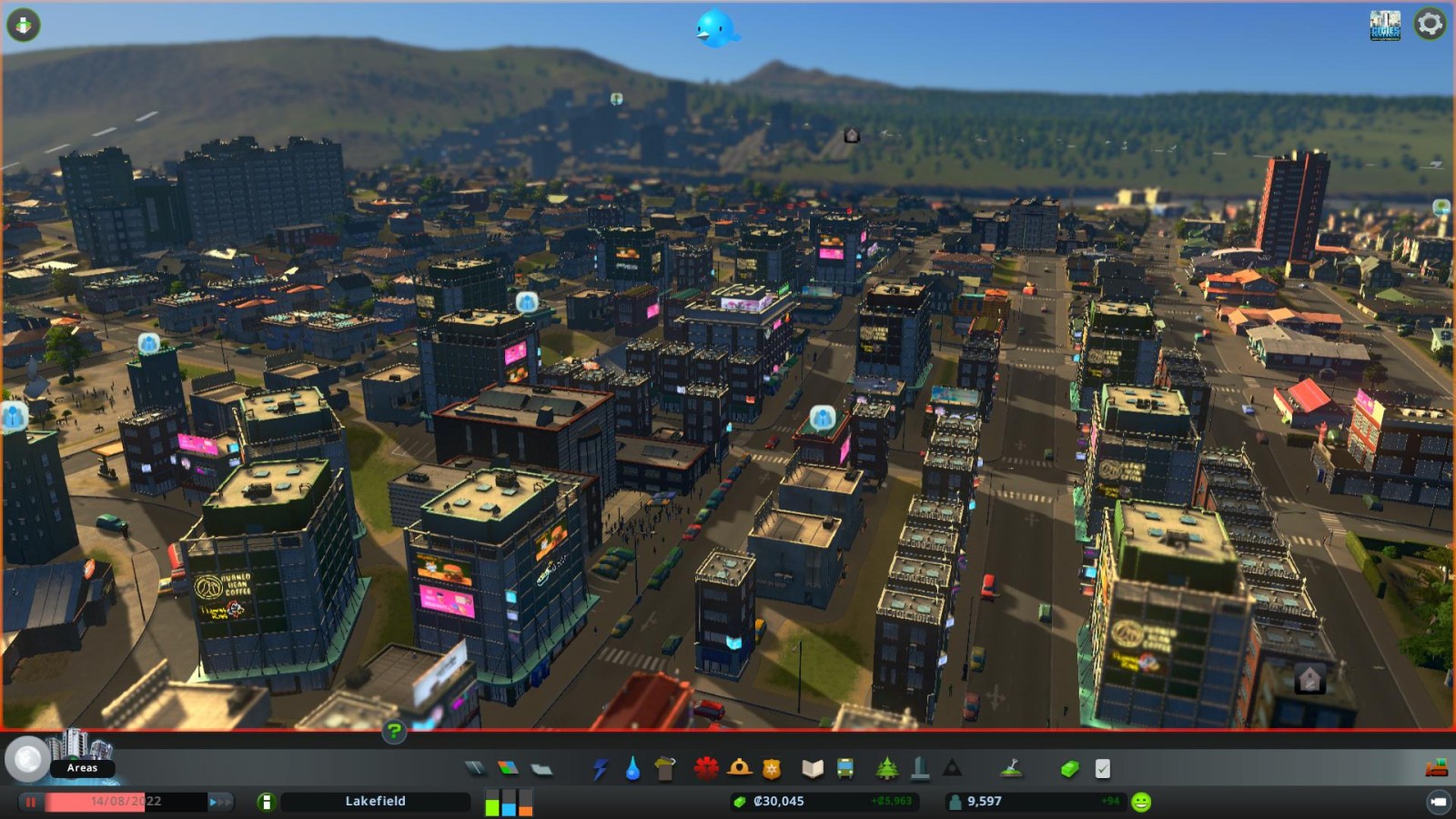
Task: Change simulation speed with the arrows
Action: tap(220, 802)
